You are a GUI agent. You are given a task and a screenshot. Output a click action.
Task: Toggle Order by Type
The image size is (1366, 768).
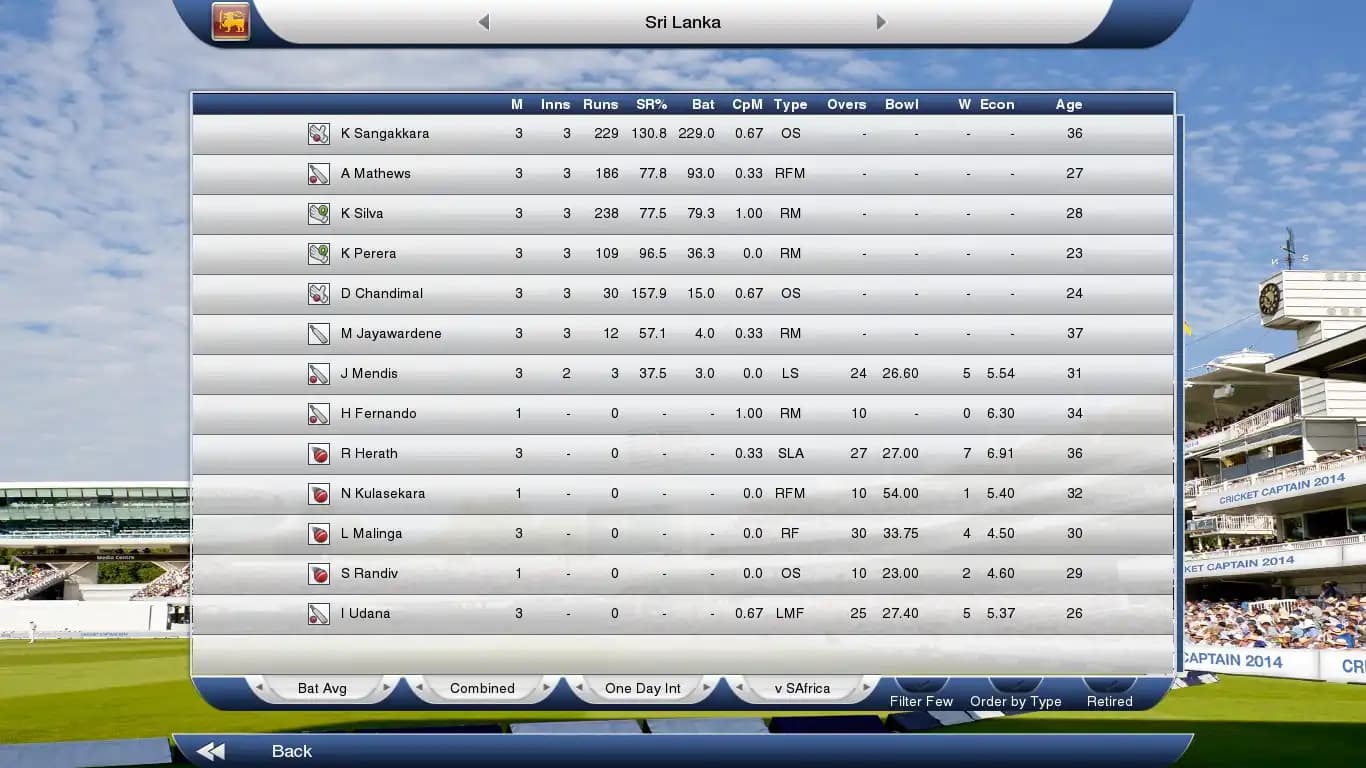[1015, 701]
